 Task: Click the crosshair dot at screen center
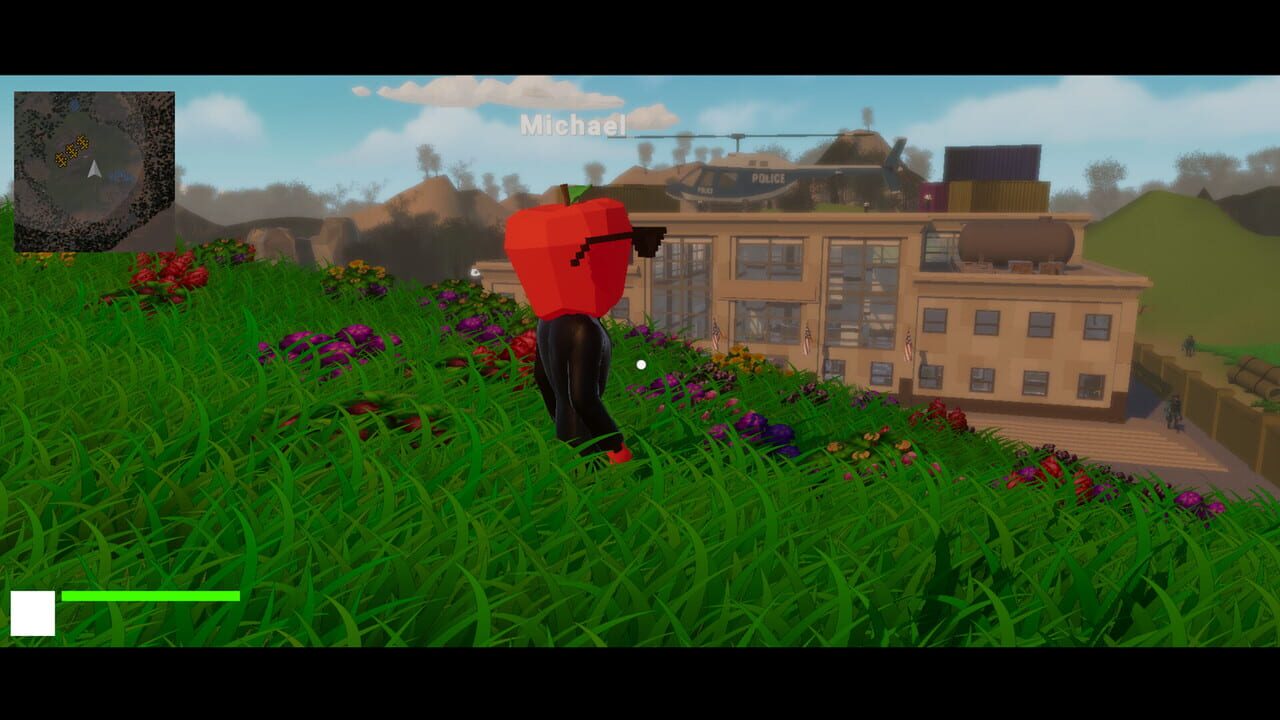point(640,365)
